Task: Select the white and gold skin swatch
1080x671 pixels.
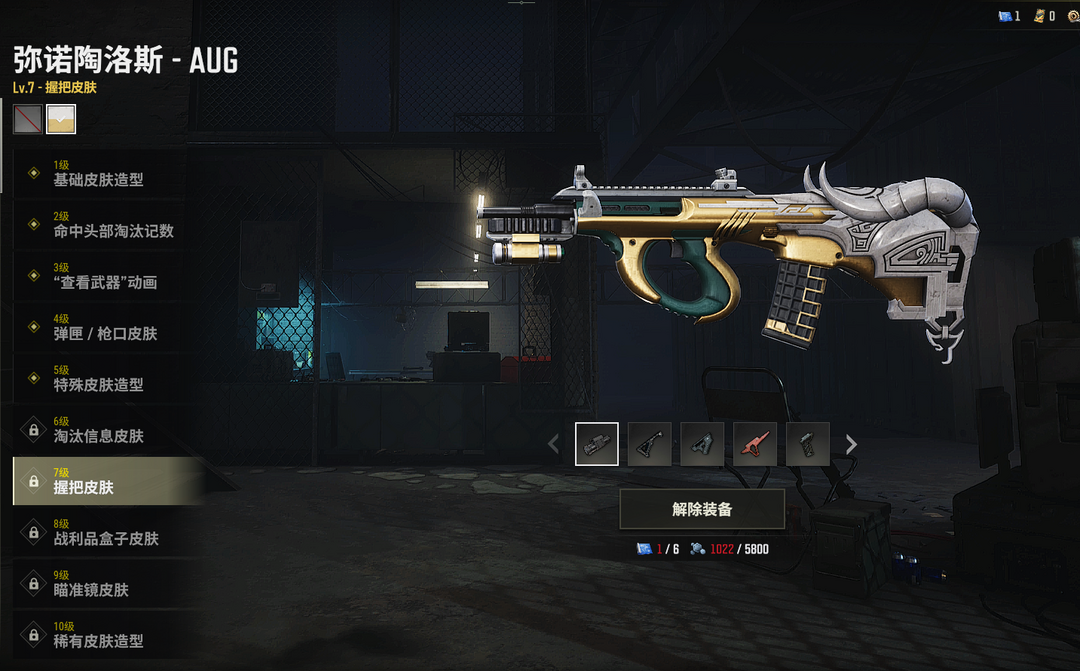Action: [61, 119]
